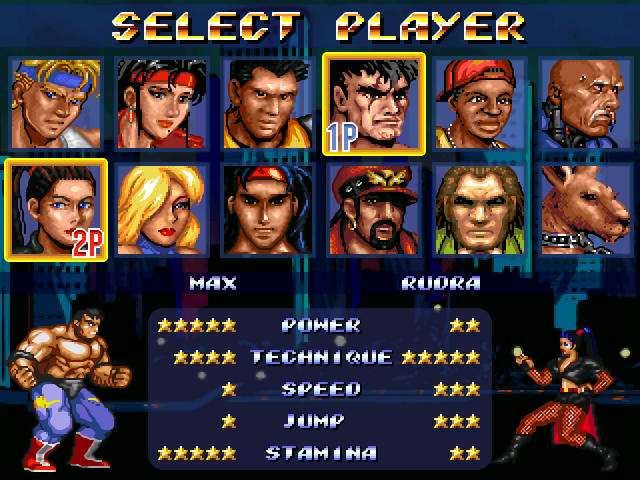This screenshot has height=480, width=640.
Task: Pick Rudra's portrait marked 2P
Action: coord(55,210)
